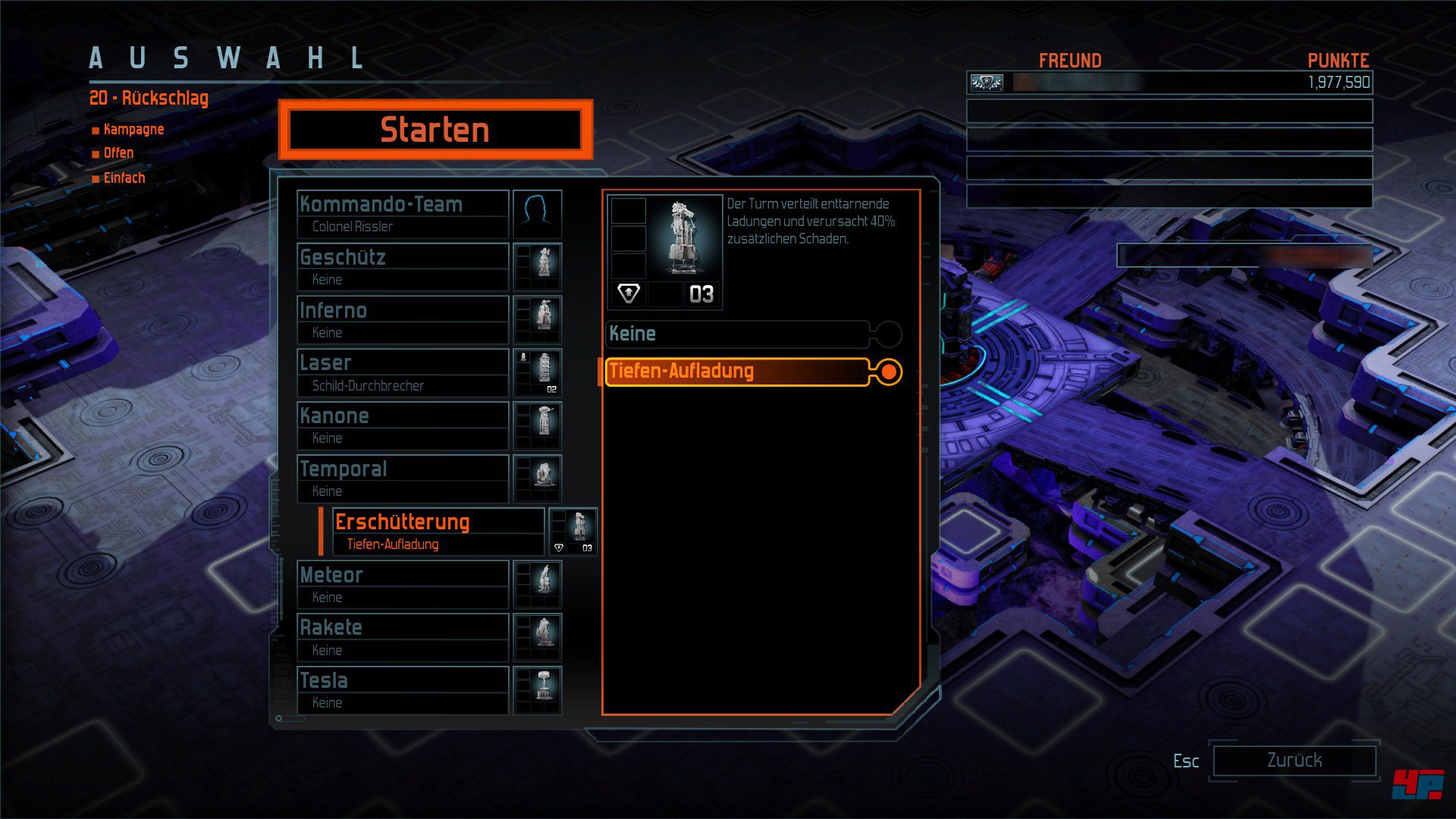Select the Kommando-Team row

(x=403, y=215)
